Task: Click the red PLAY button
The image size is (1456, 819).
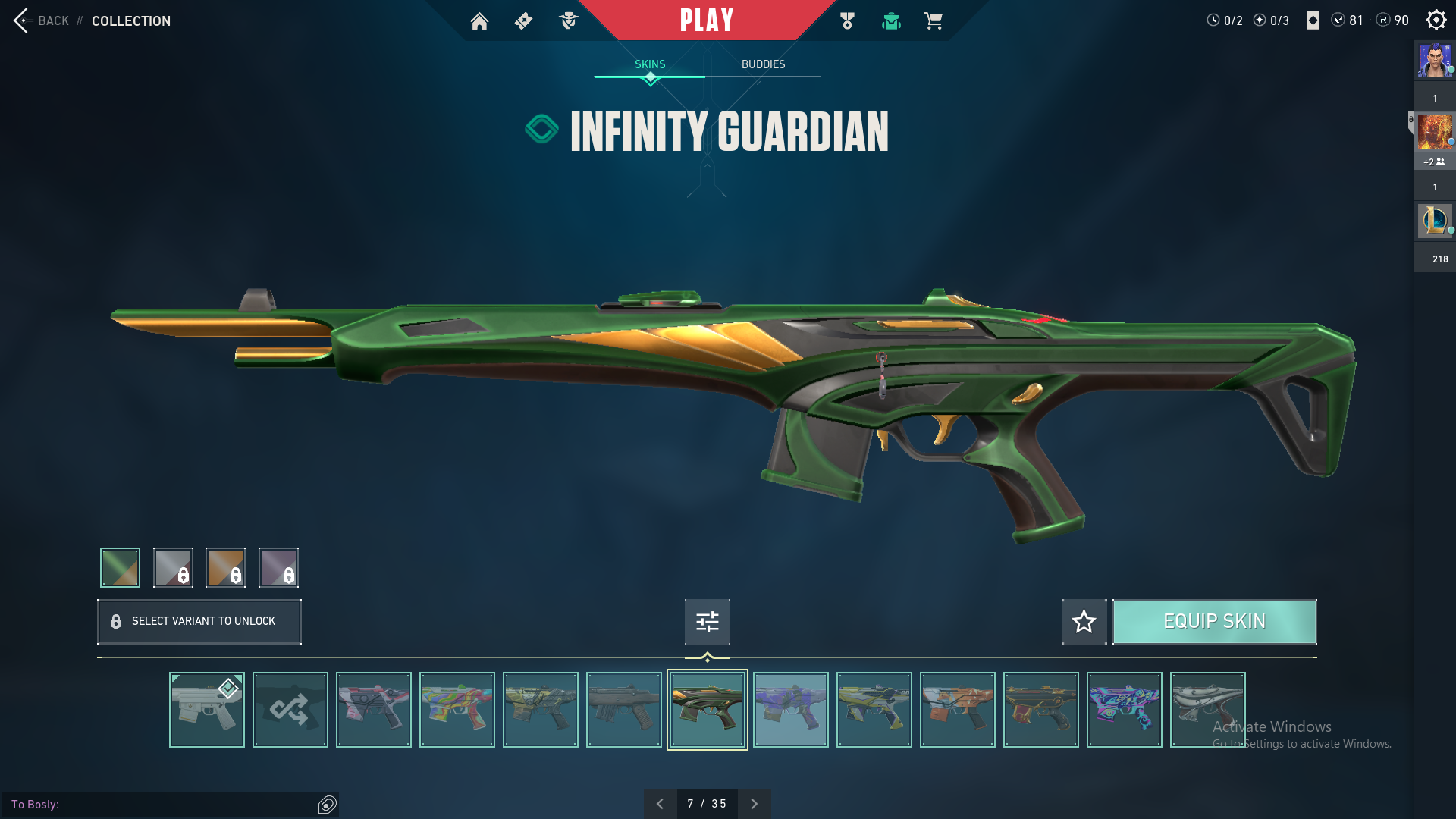Action: [707, 20]
